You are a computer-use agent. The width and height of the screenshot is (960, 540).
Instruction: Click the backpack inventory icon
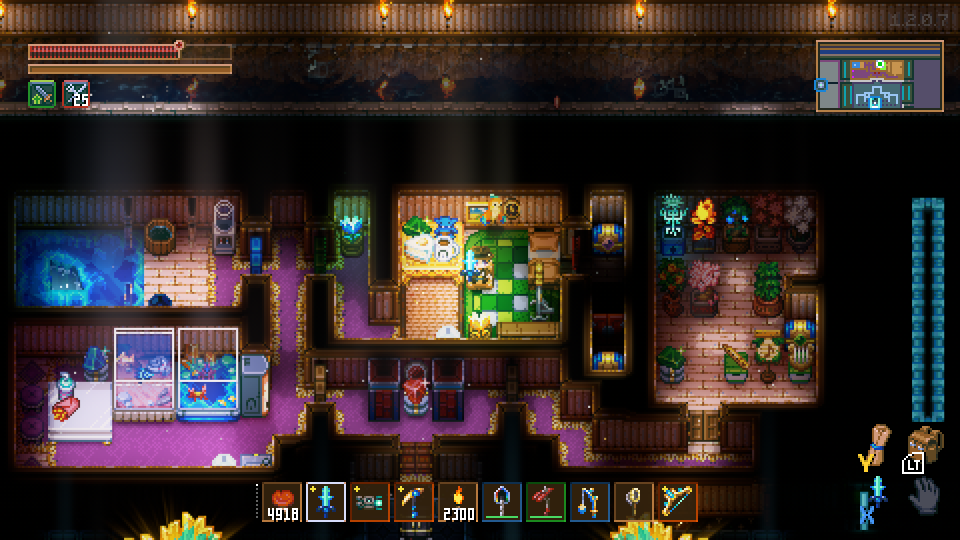925,444
